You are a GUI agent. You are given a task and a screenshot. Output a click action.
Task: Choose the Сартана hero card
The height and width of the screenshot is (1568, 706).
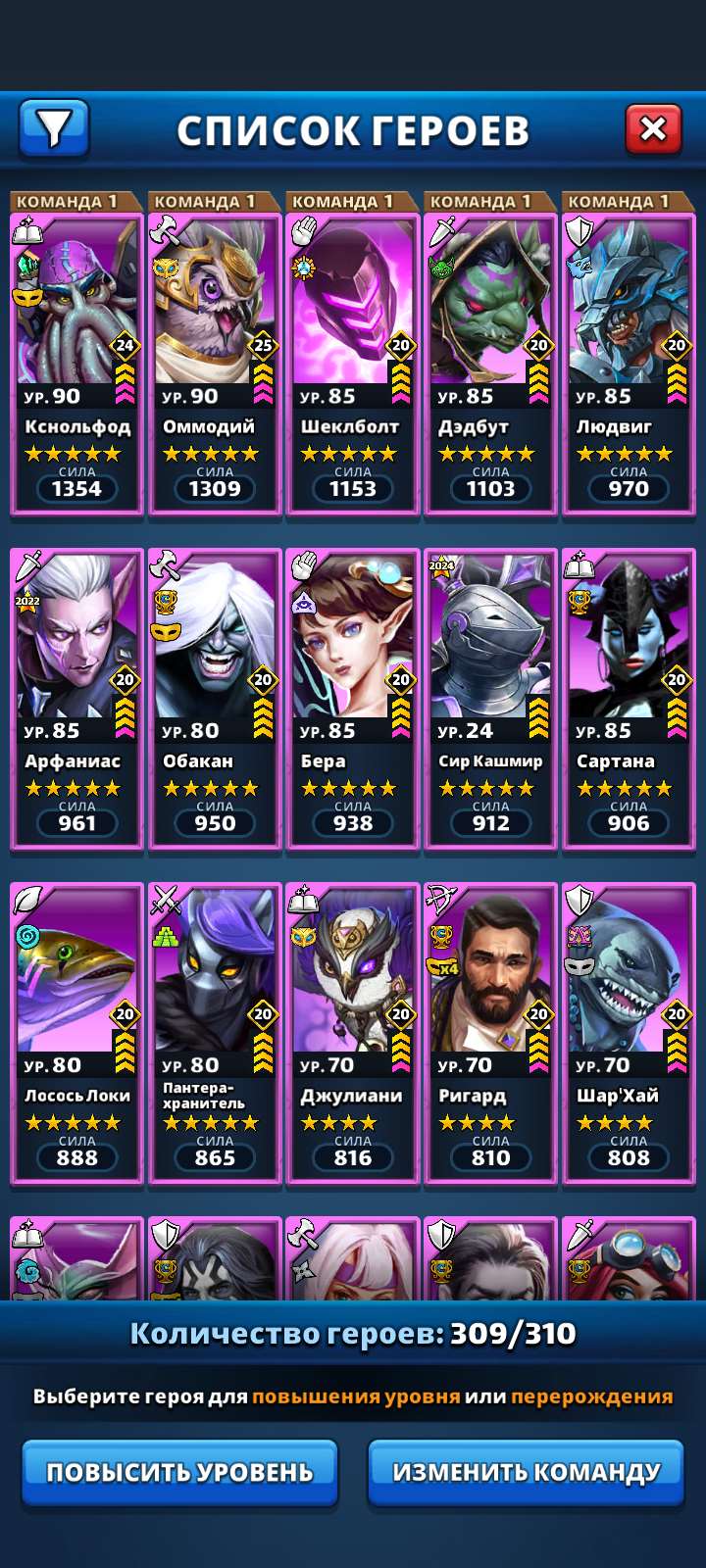point(629,697)
